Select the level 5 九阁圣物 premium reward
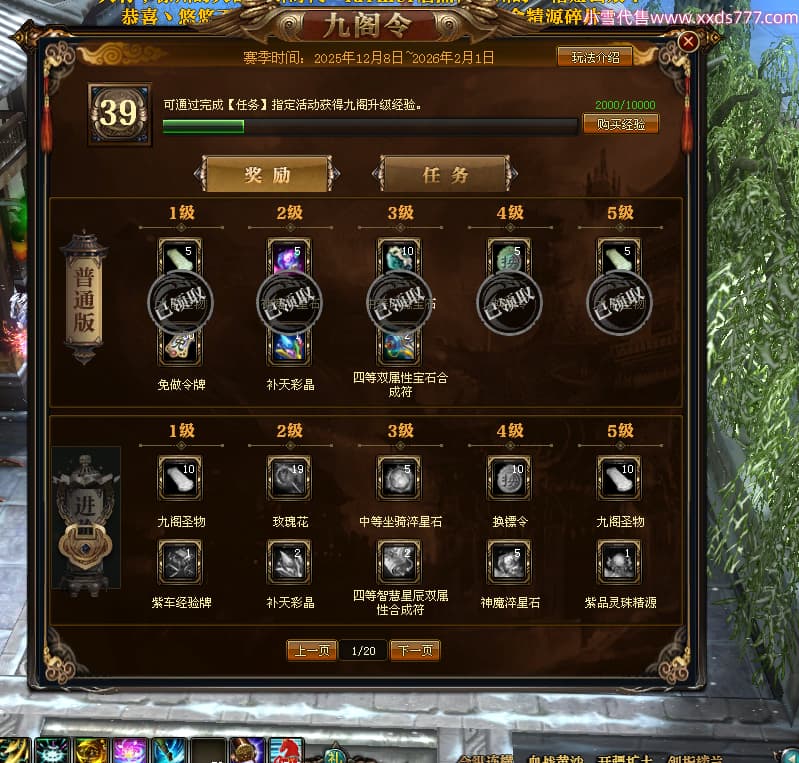This screenshot has height=763, width=799. (620, 478)
